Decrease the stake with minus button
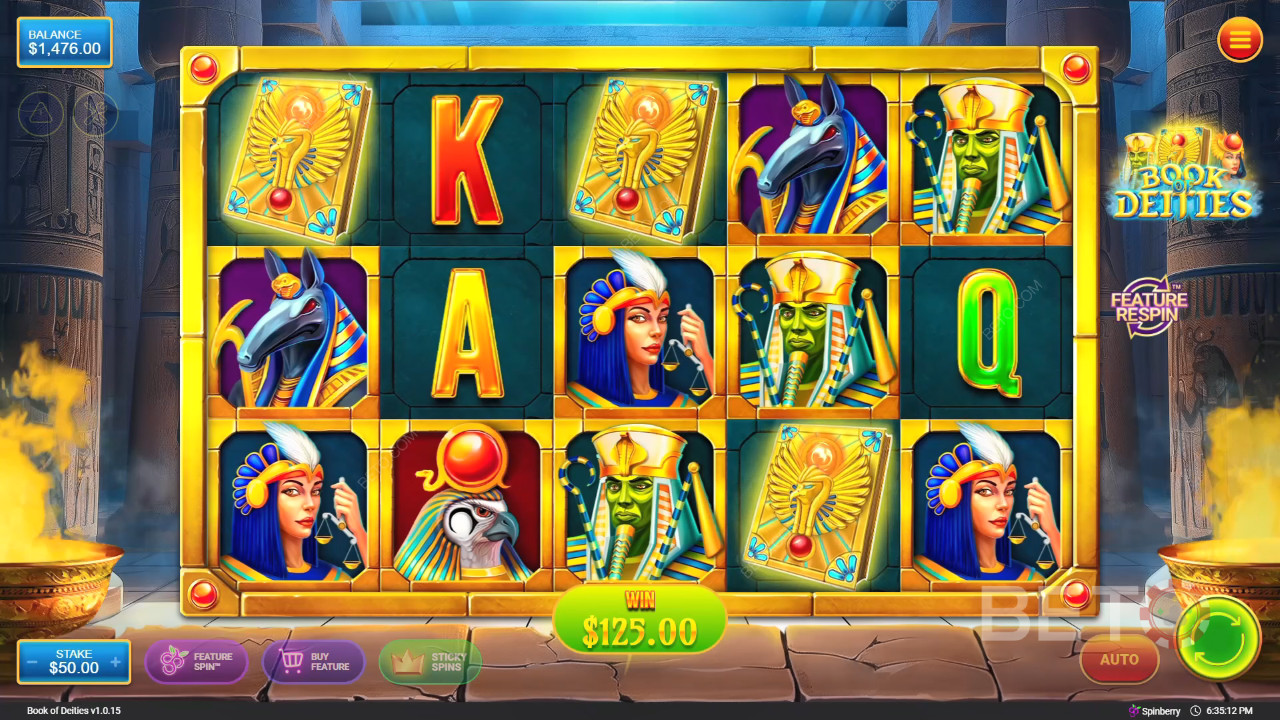 pyautogui.click(x=33, y=662)
